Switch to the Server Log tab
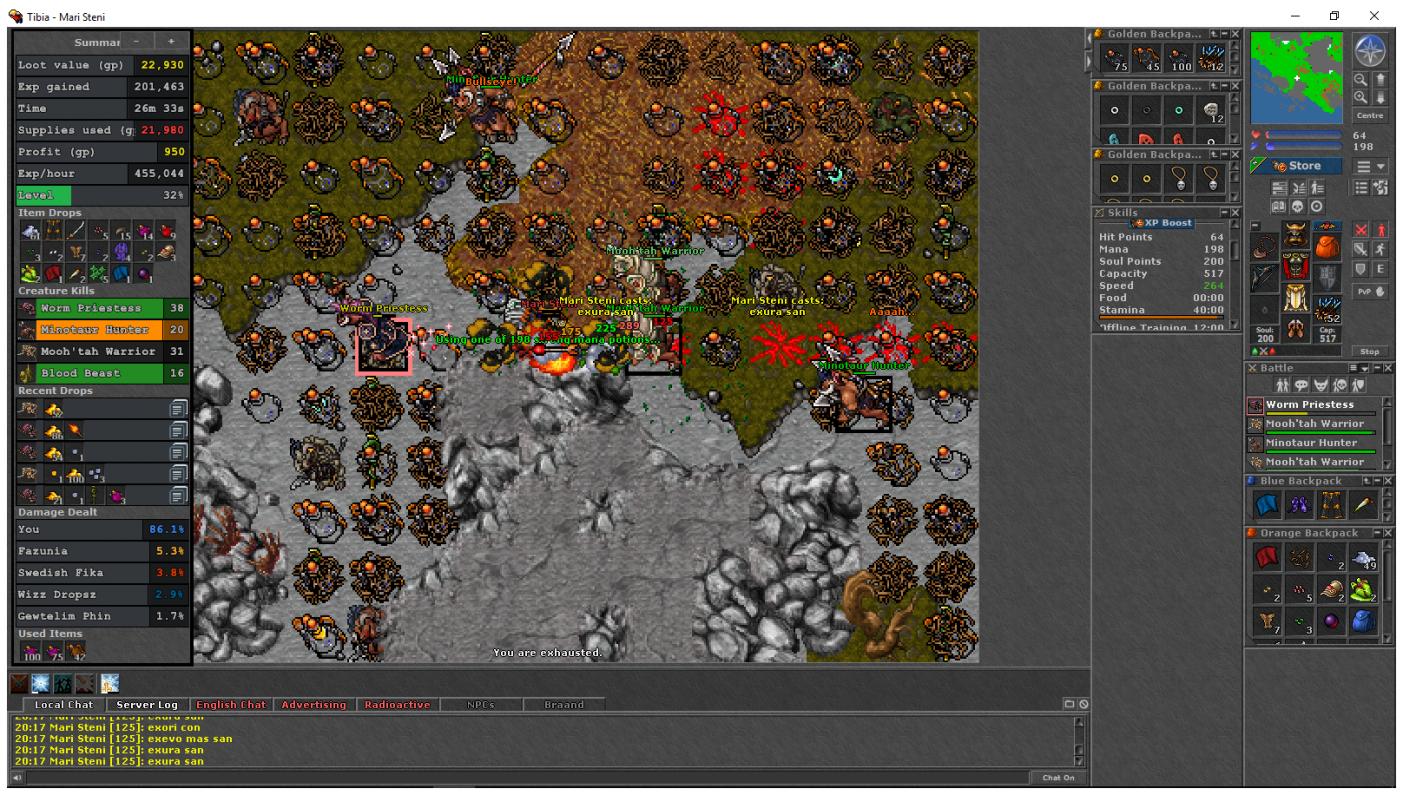The width and height of the screenshot is (1403, 795). [x=147, y=705]
